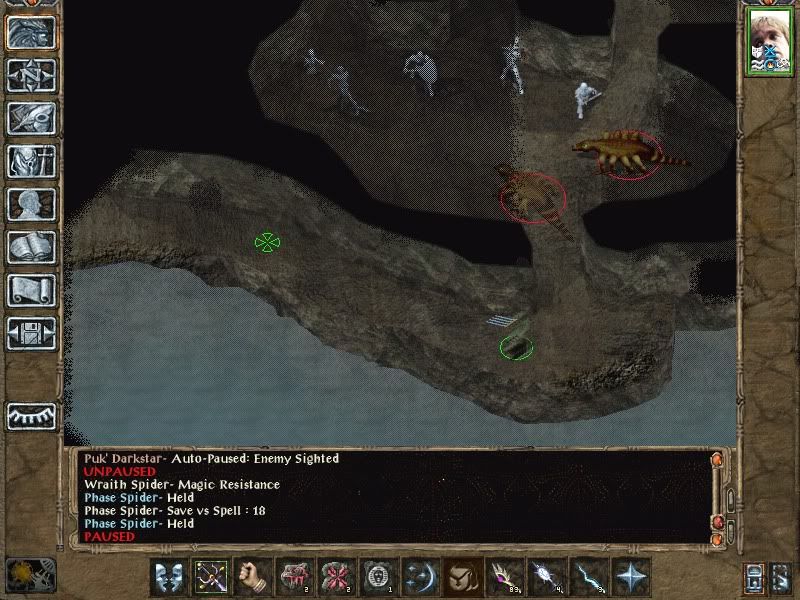Activate the talk masks action
Screen dimensions: 800x600
[x=168, y=576]
